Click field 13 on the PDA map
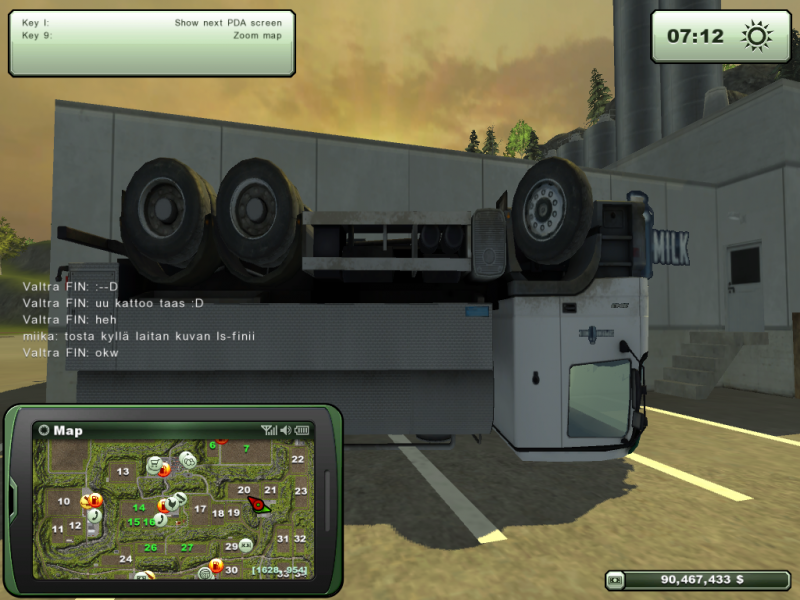Screen dimensions: 800x600 tap(123, 471)
